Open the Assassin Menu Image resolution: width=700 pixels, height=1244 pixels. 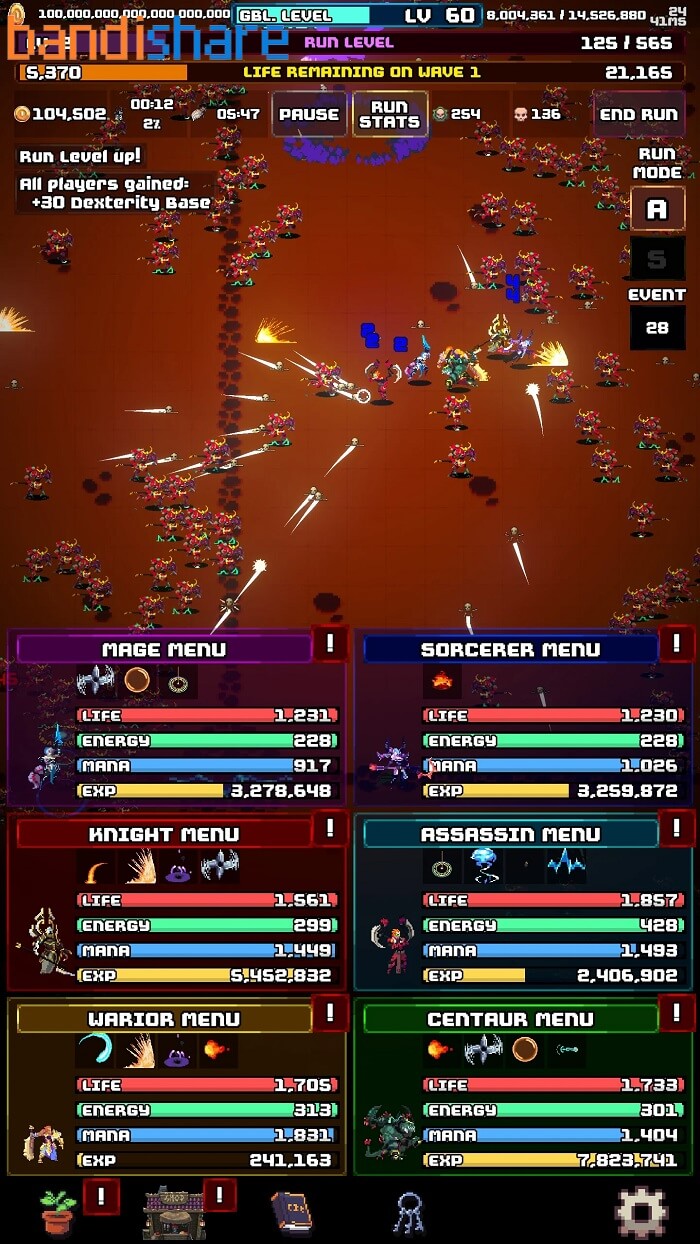[510, 834]
